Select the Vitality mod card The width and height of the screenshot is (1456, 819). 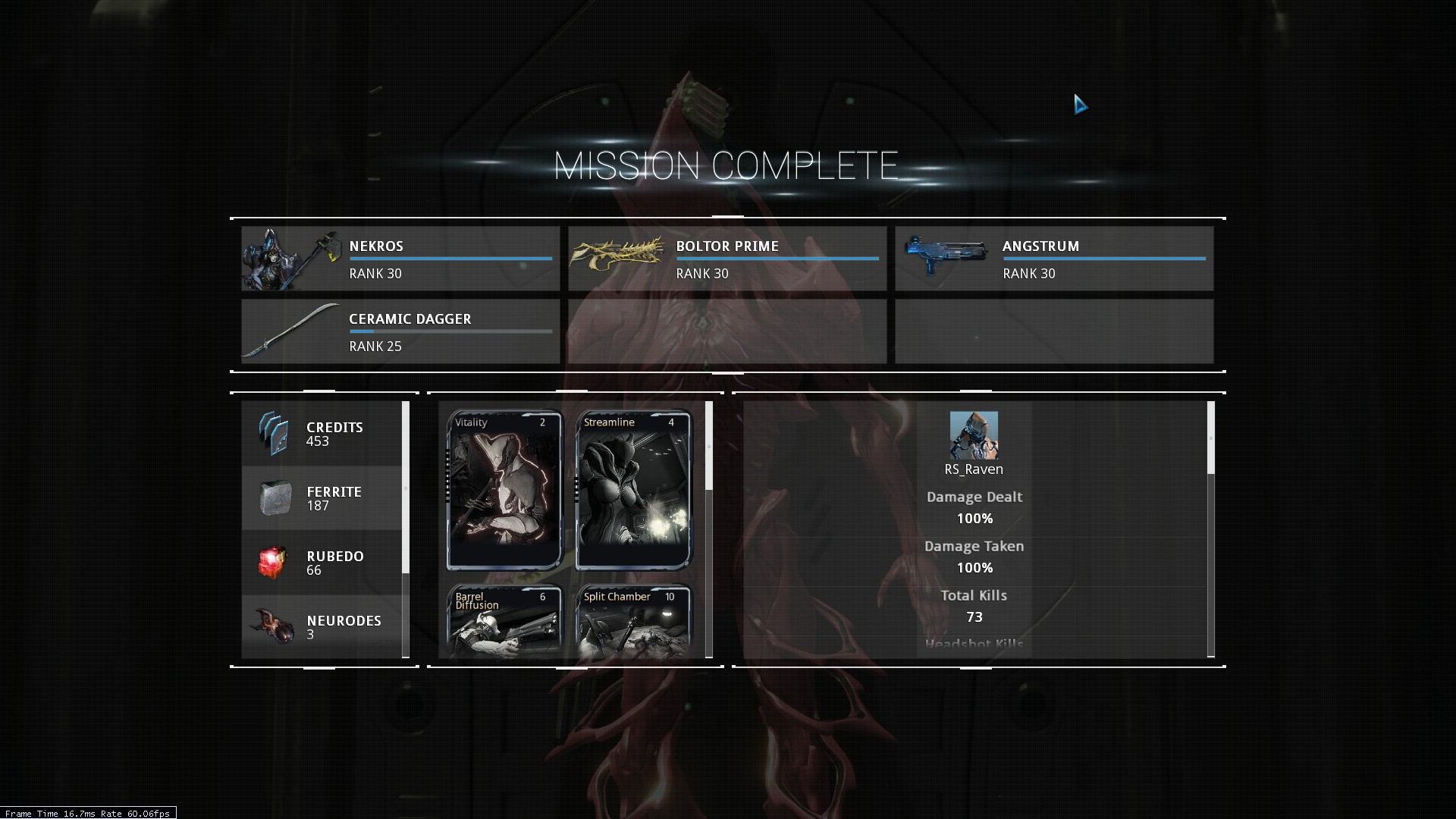(x=504, y=491)
